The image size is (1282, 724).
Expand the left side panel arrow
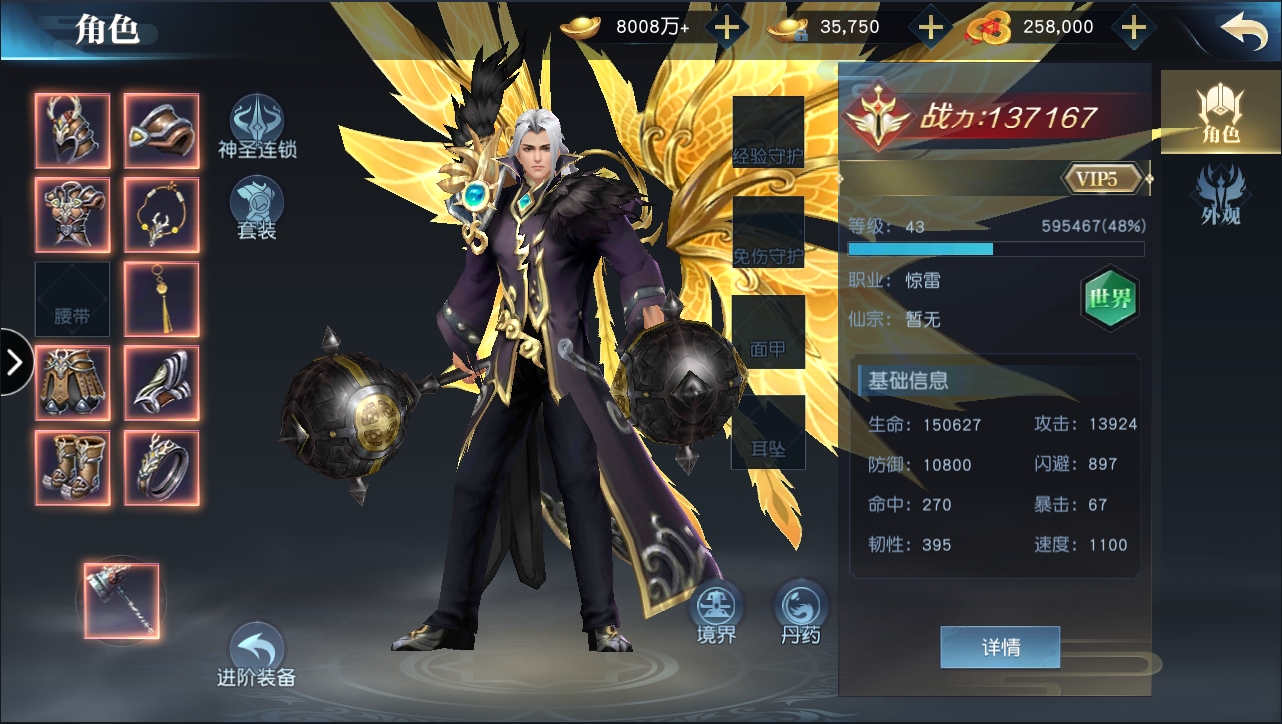click(x=14, y=362)
